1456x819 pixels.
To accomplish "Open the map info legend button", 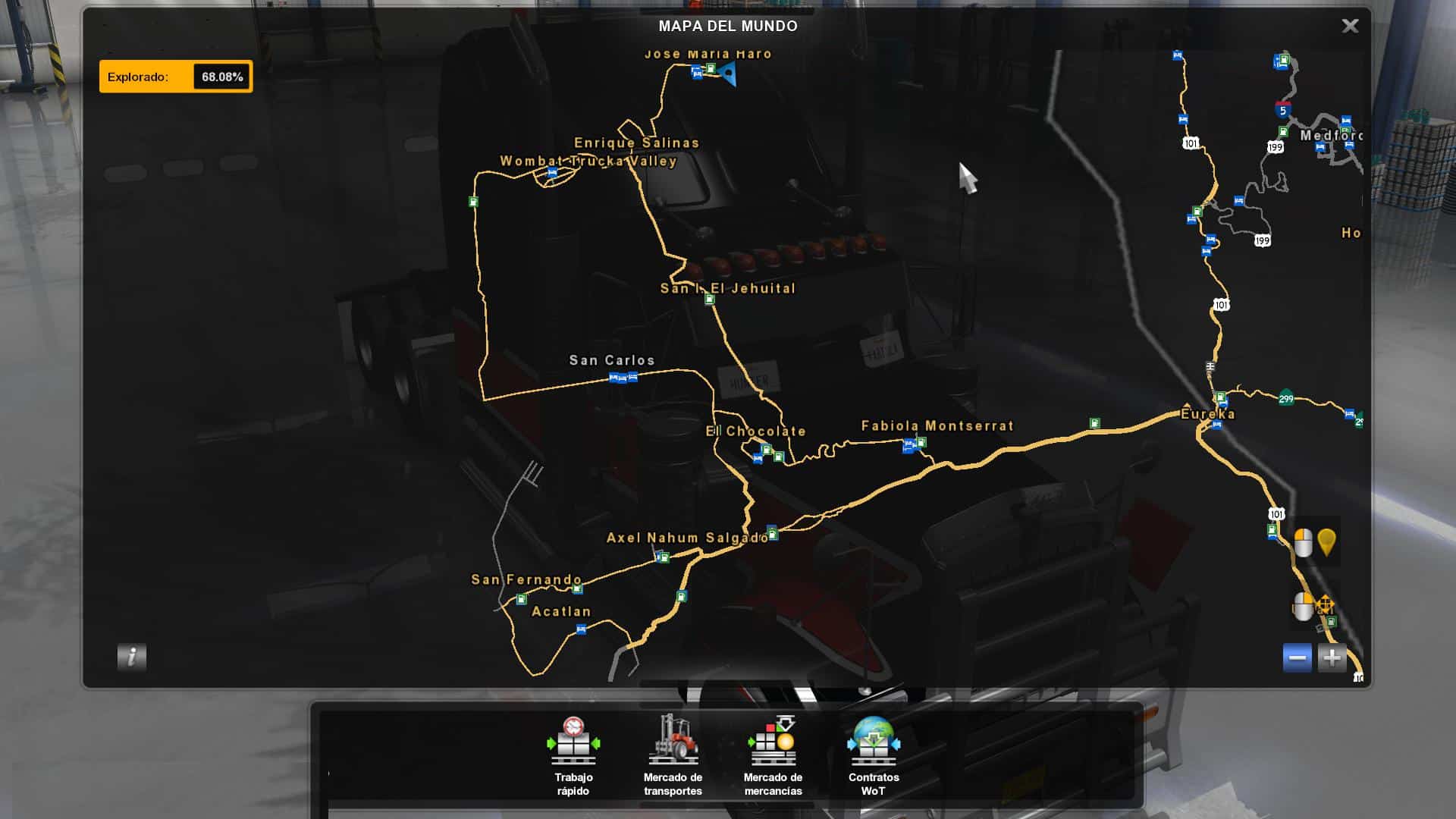I will pos(132,657).
